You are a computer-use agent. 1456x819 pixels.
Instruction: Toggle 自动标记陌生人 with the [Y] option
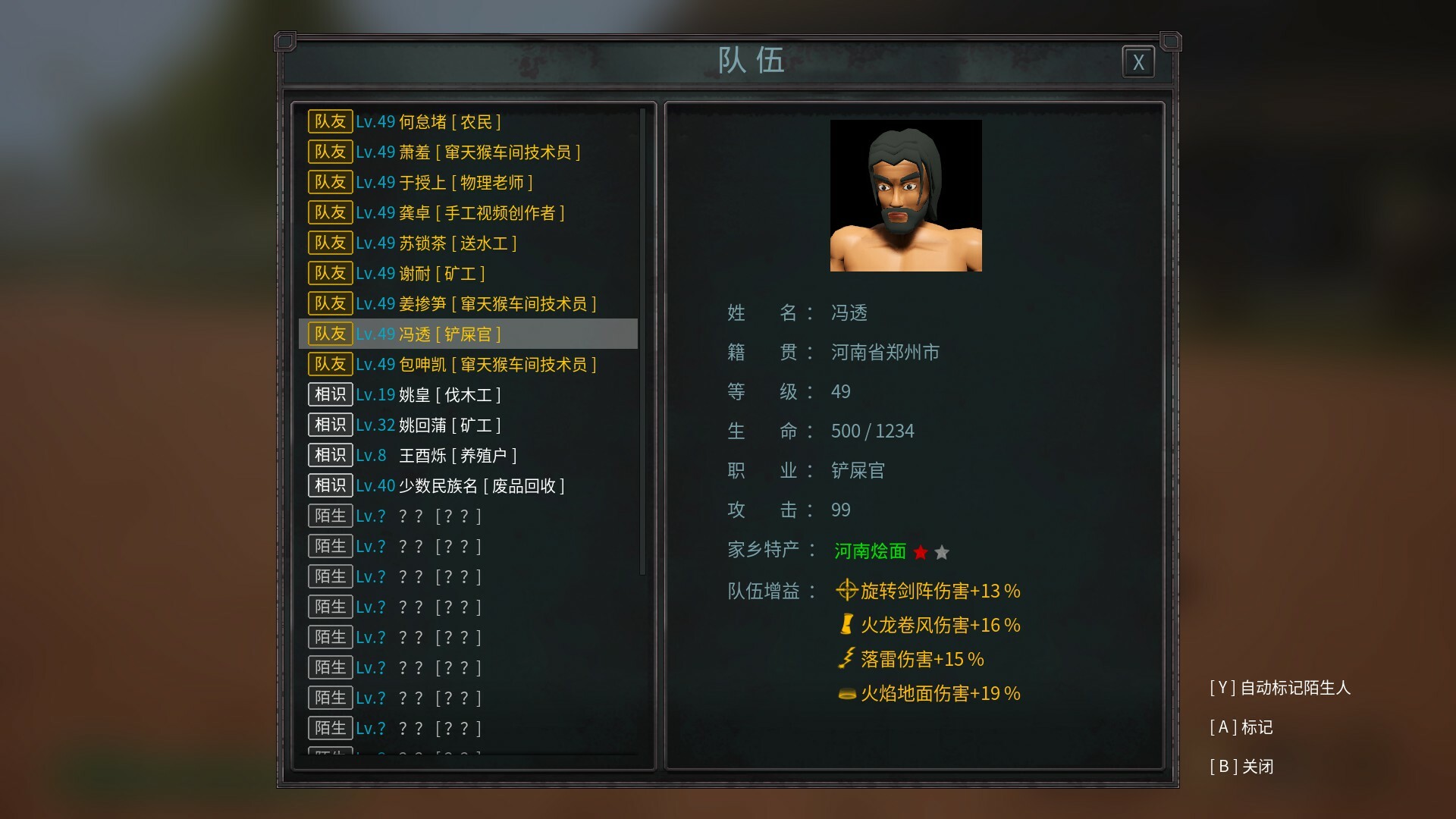[1282, 689]
